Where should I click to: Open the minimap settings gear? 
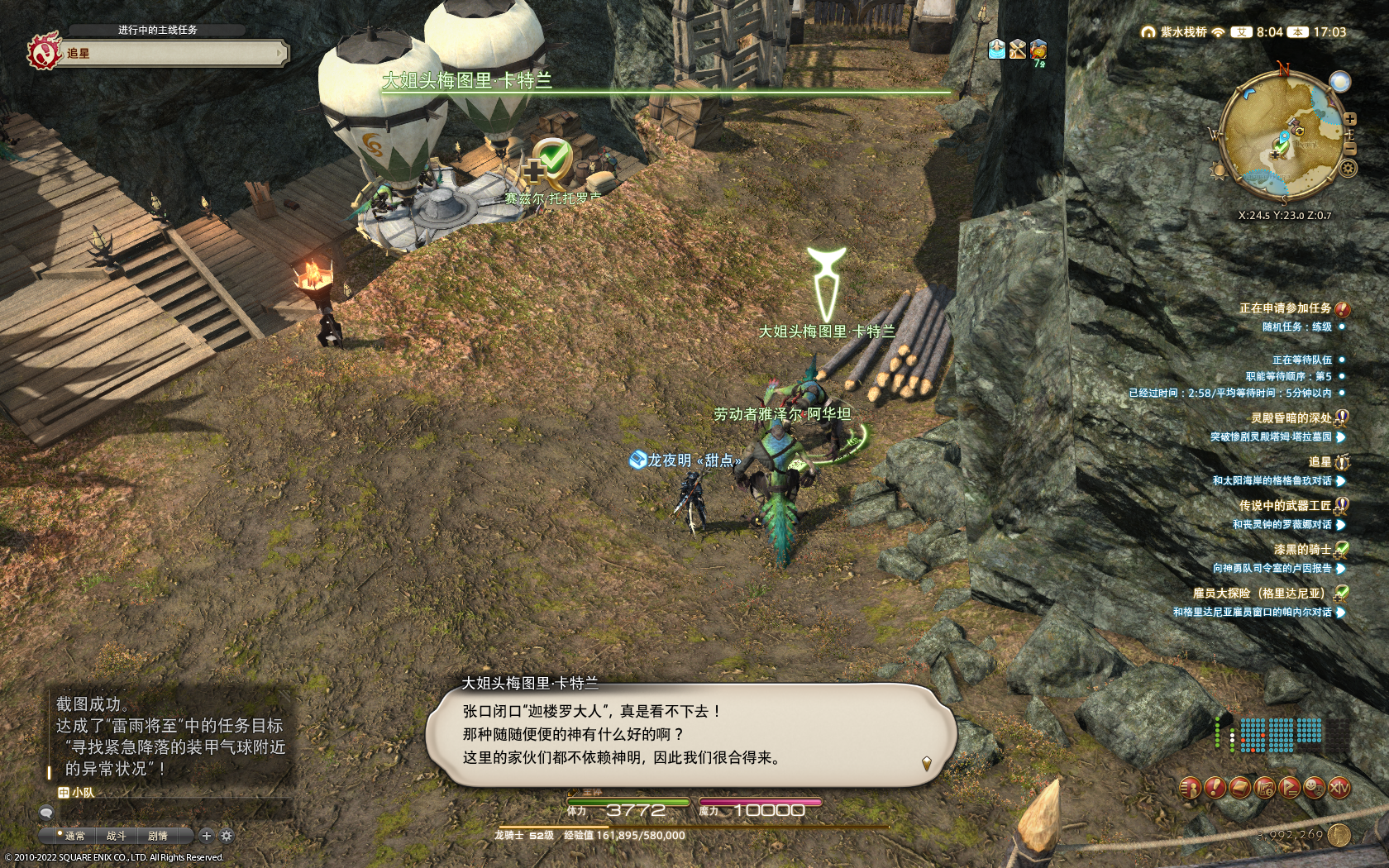(x=1348, y=169)
